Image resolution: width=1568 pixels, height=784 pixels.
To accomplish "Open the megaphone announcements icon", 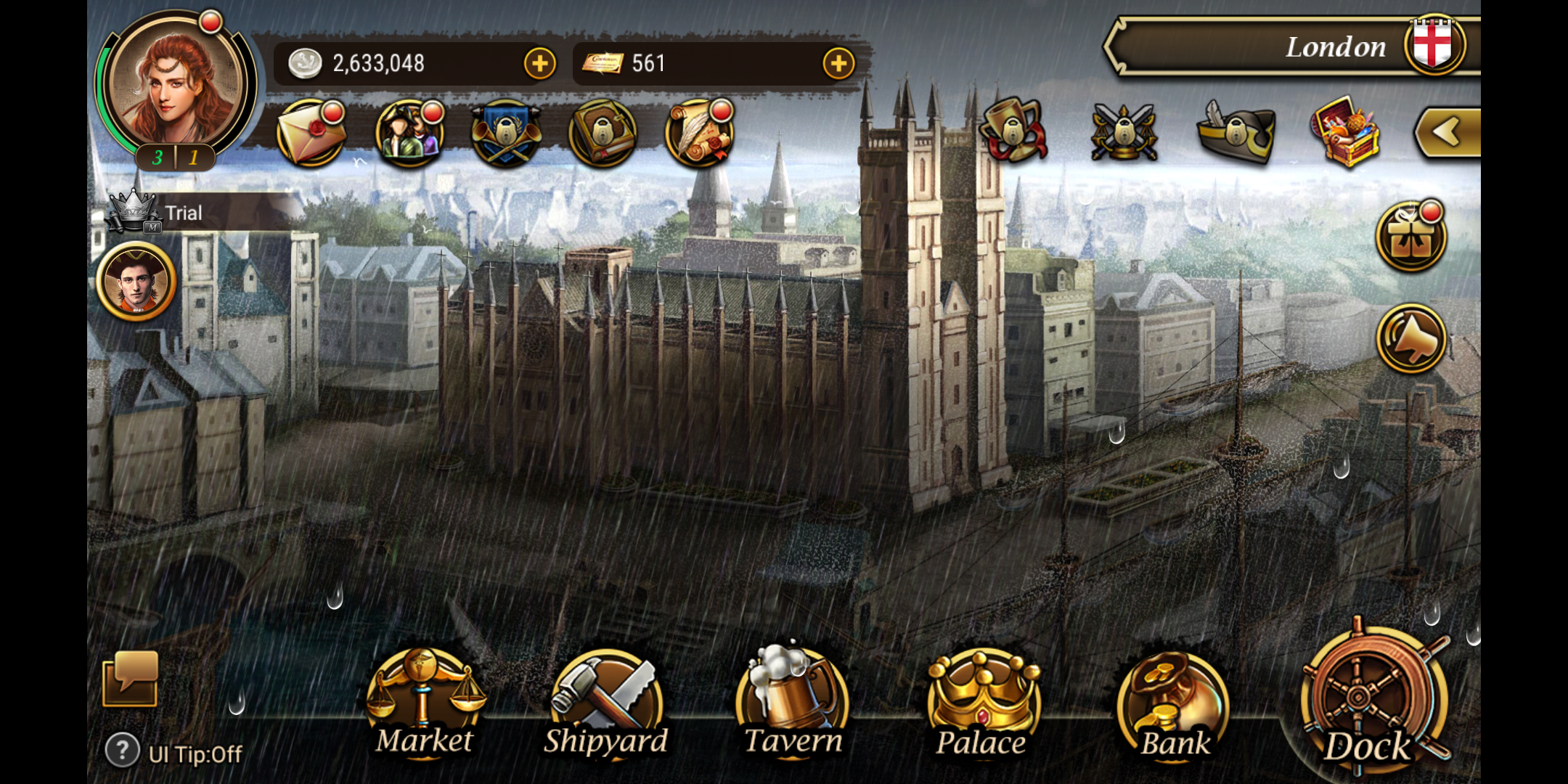I will pyautogui.click(x=1411, y=339).
